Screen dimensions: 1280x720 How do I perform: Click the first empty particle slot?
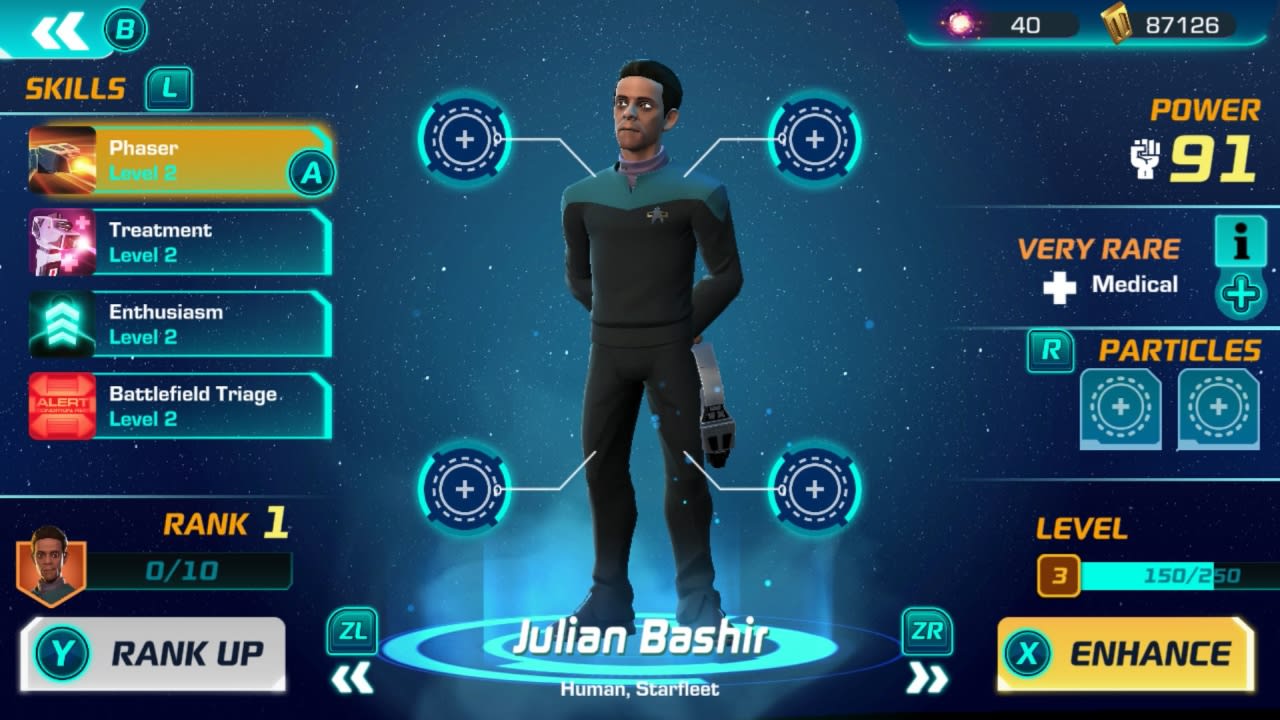(1120, 408)
